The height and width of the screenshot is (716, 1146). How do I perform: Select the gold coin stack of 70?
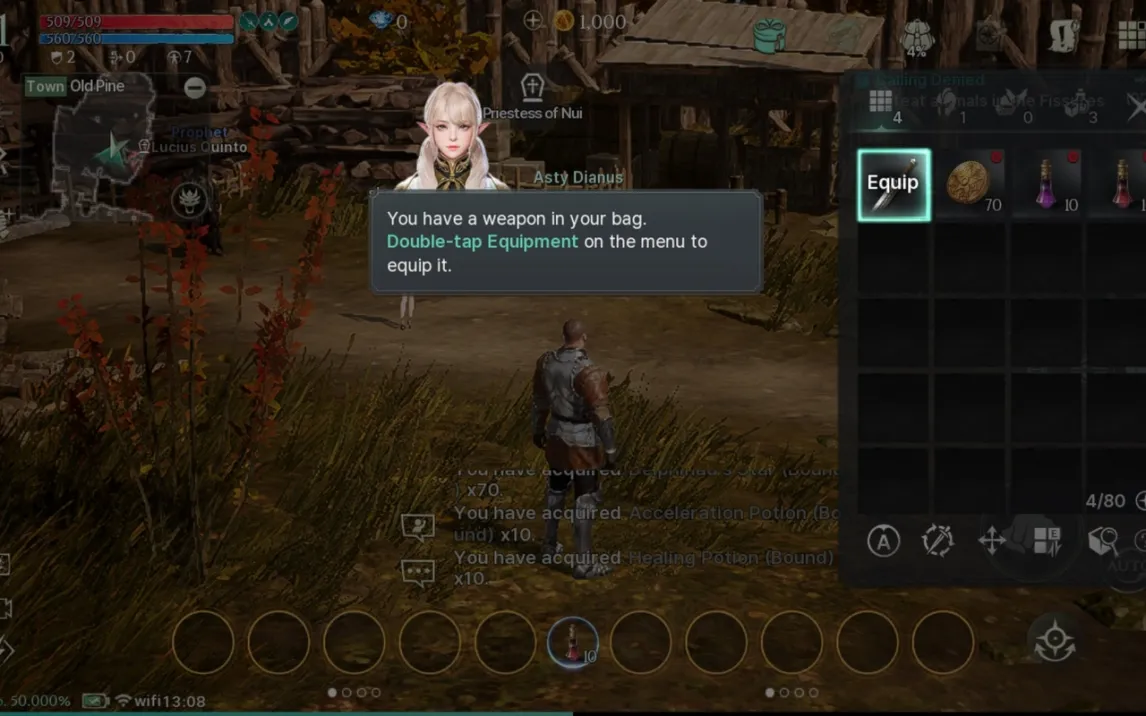point(969,185)
